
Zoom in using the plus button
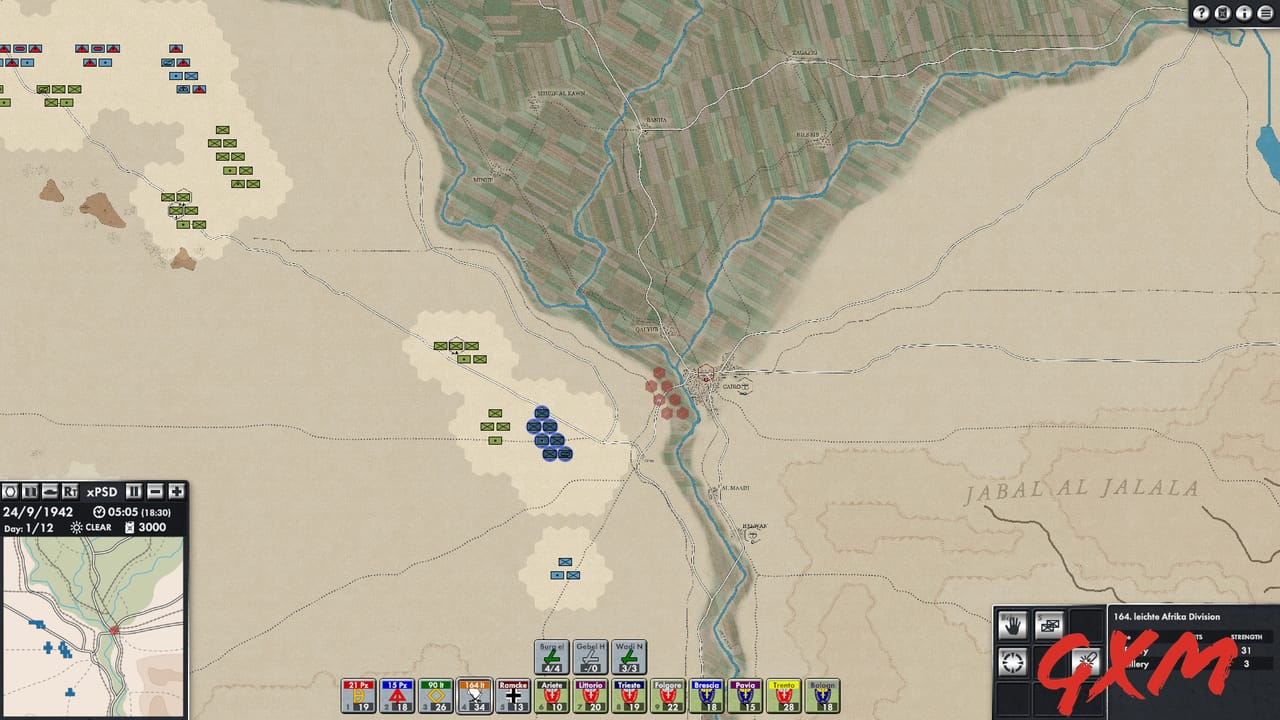coord(176,492)
